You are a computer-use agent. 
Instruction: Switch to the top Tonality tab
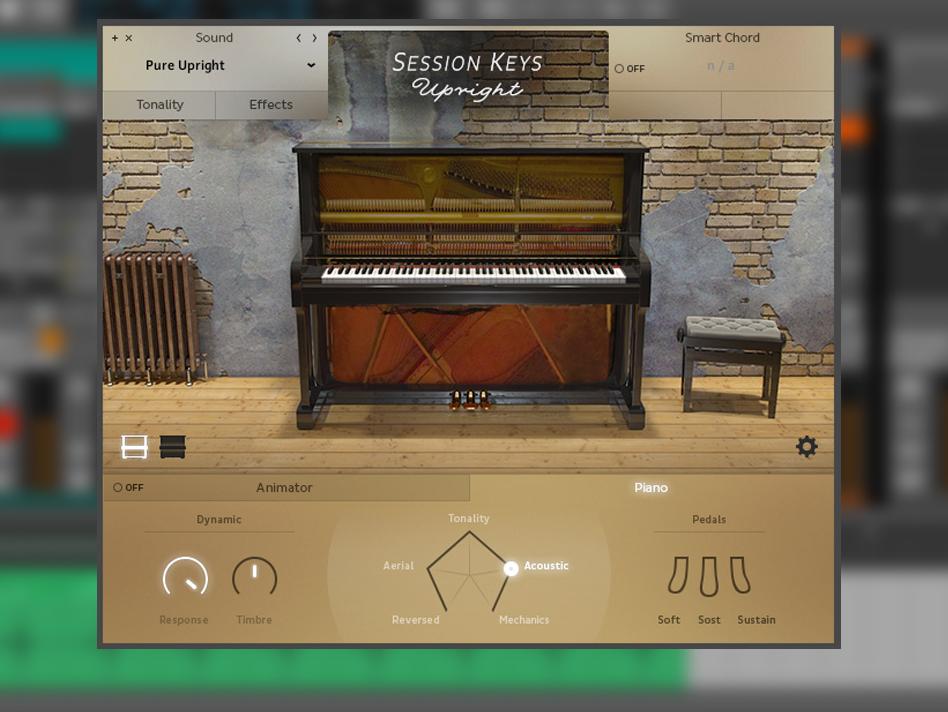point(159,105)
